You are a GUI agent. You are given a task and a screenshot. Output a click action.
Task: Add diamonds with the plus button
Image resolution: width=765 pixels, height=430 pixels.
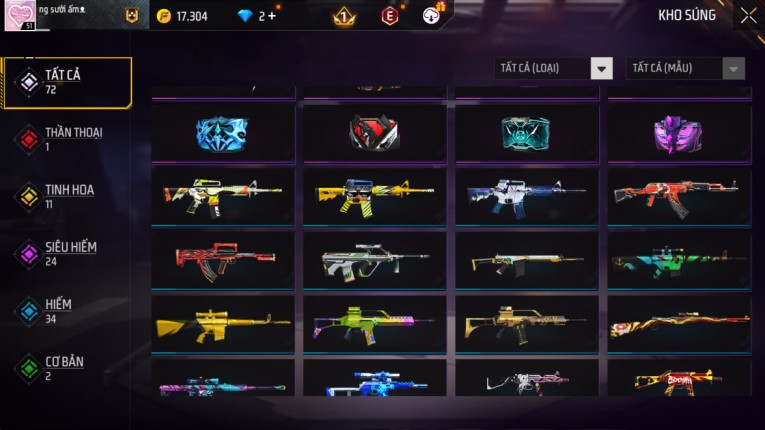click(x=272, y=16)
